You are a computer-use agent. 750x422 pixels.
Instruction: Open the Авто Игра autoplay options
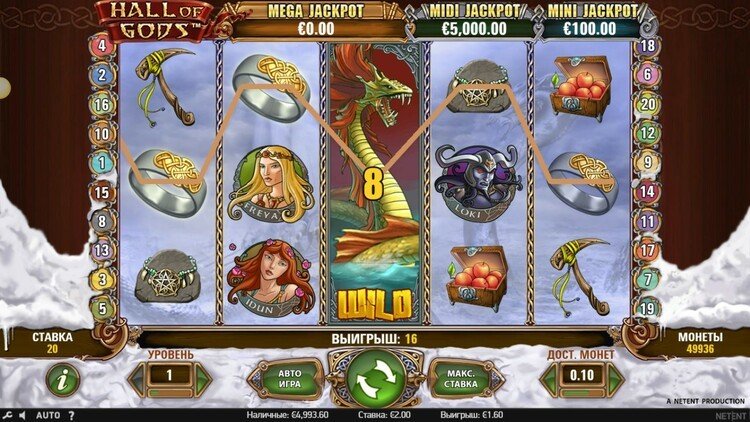click(x=285, y=379)
